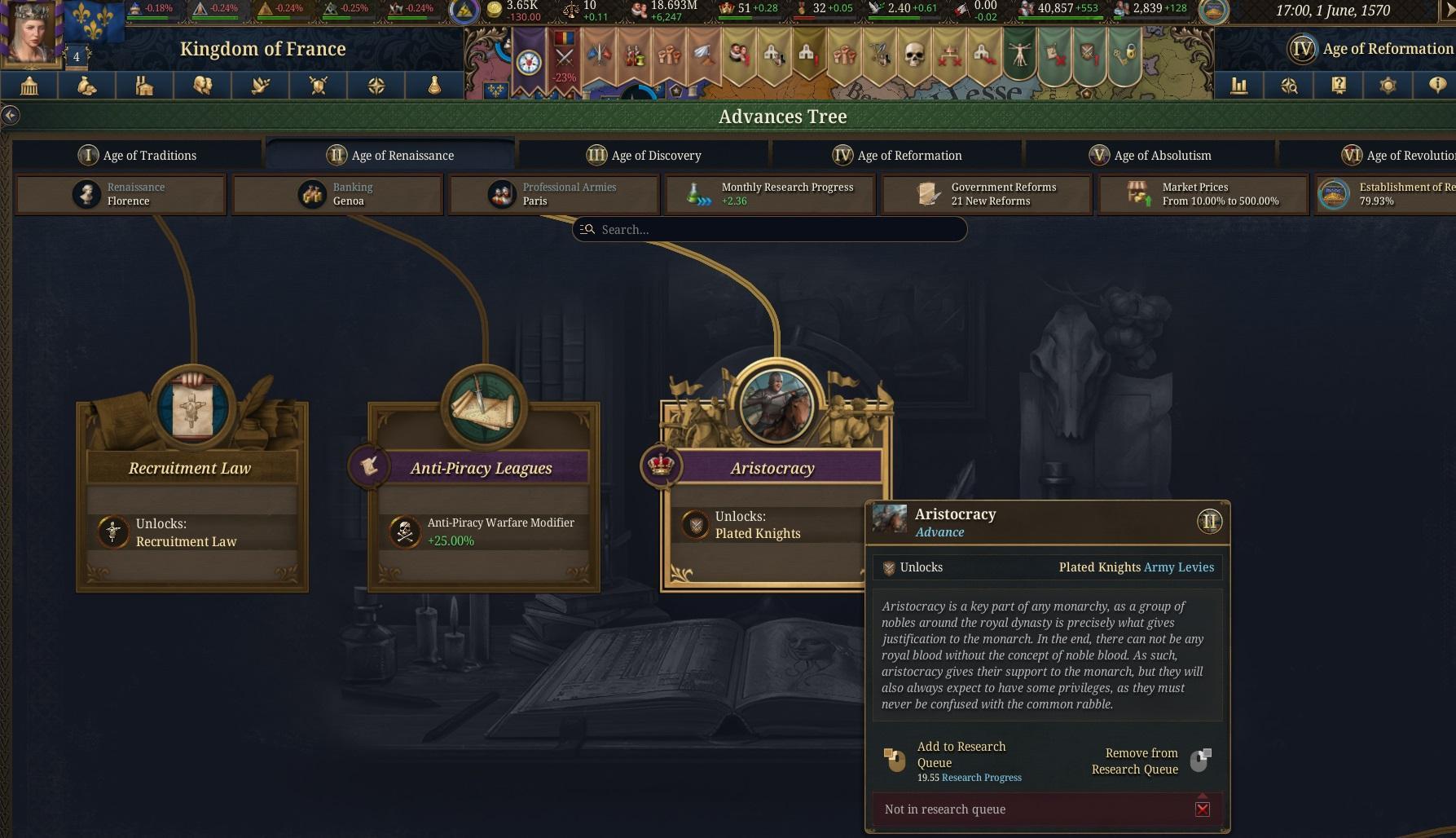The image size is (1456, 838).
Task: Open the research flask menu icon
Action: click(434, 86)
